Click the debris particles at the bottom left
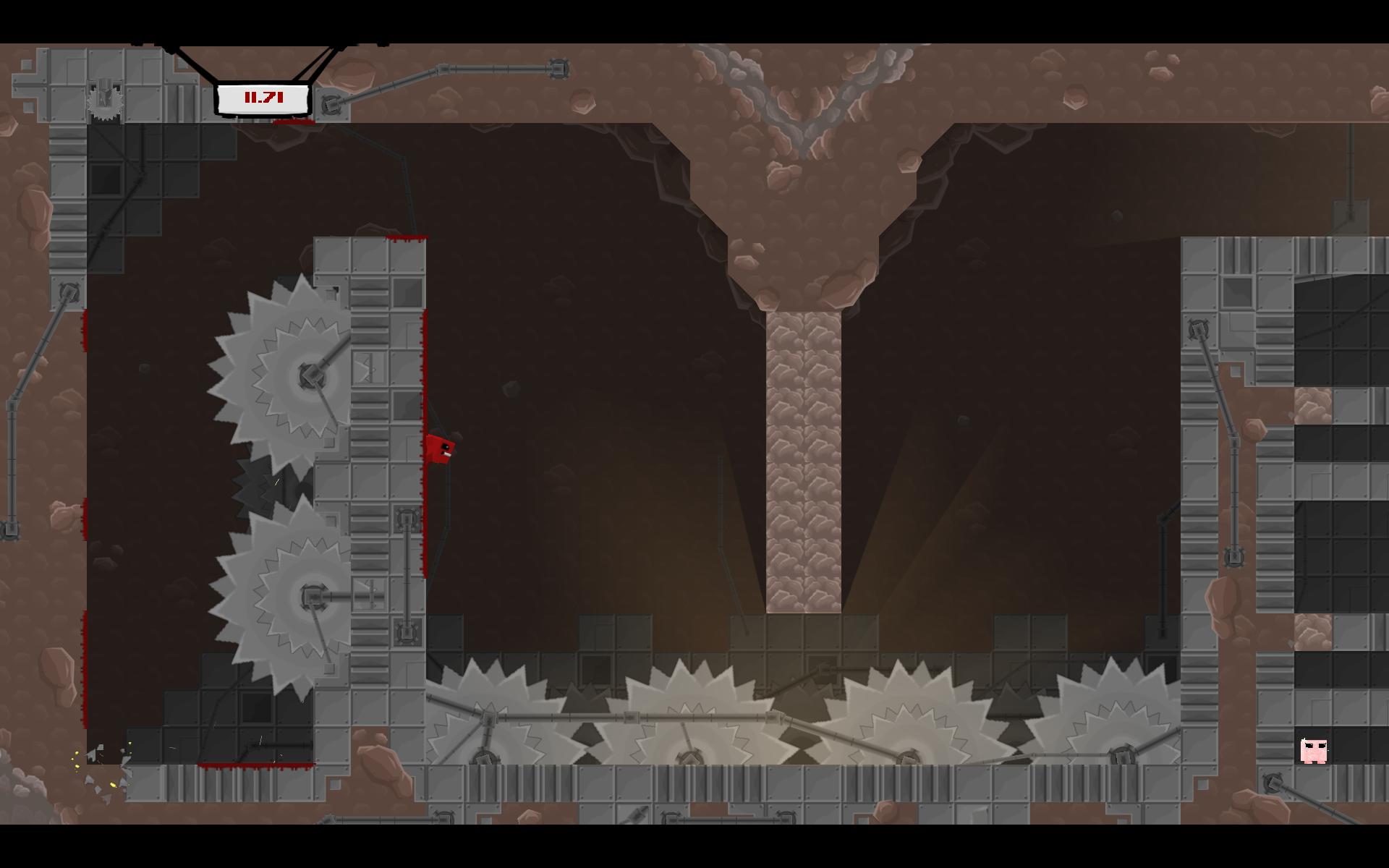Viewport: 1389px width, 868px height. (101, 767)
